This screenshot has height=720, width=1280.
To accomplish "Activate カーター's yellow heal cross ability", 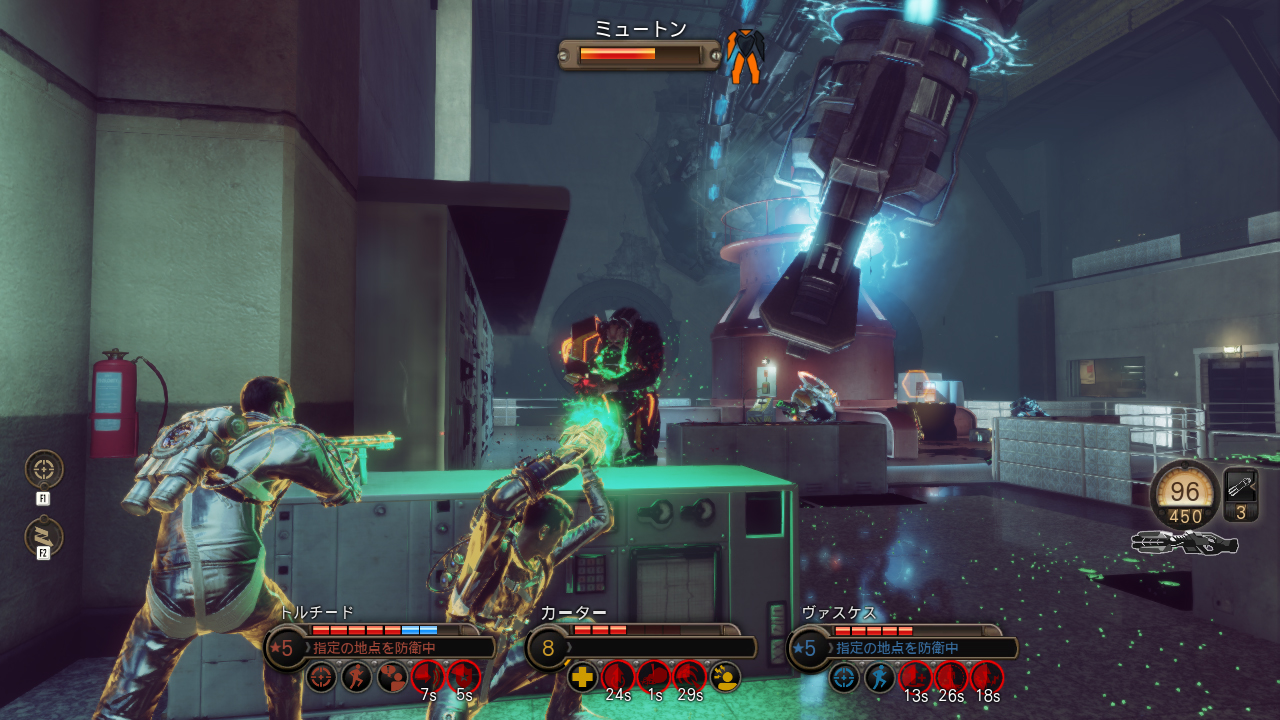I will pyautogui.click(x=583, y=677).
